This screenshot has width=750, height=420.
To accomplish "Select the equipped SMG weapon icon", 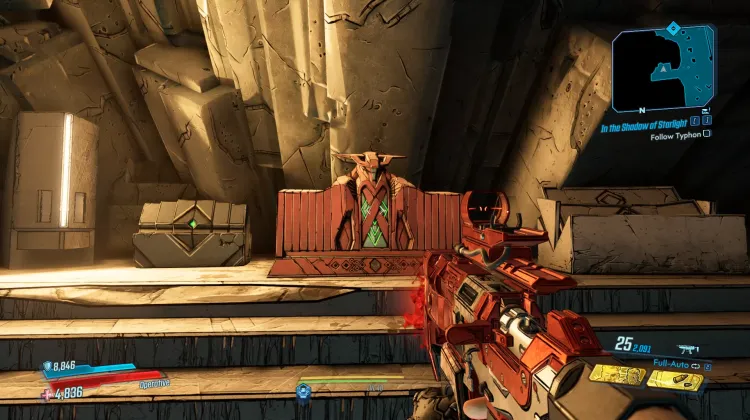I will click(689, 350).
